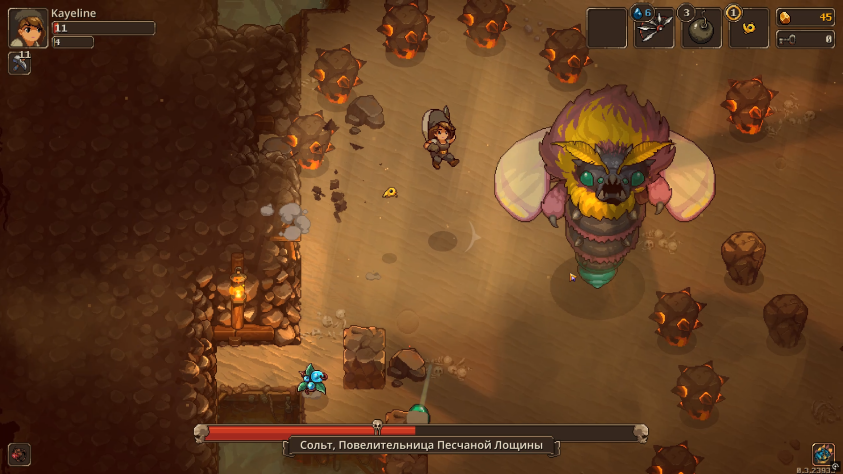This screenshot has width=843, height=474.
Task: Click the bottom-left red creature icon
Action: pos(20,453)
